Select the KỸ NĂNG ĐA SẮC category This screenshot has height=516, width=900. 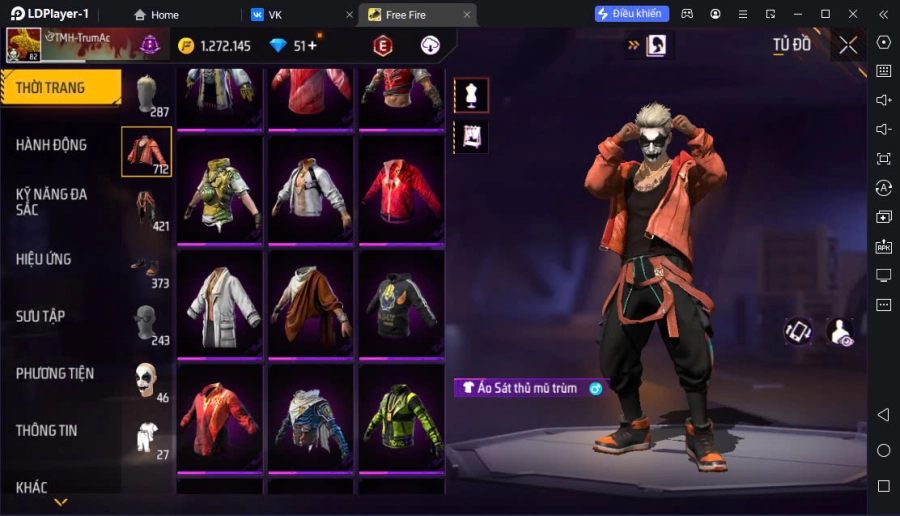tap(52, 201)
